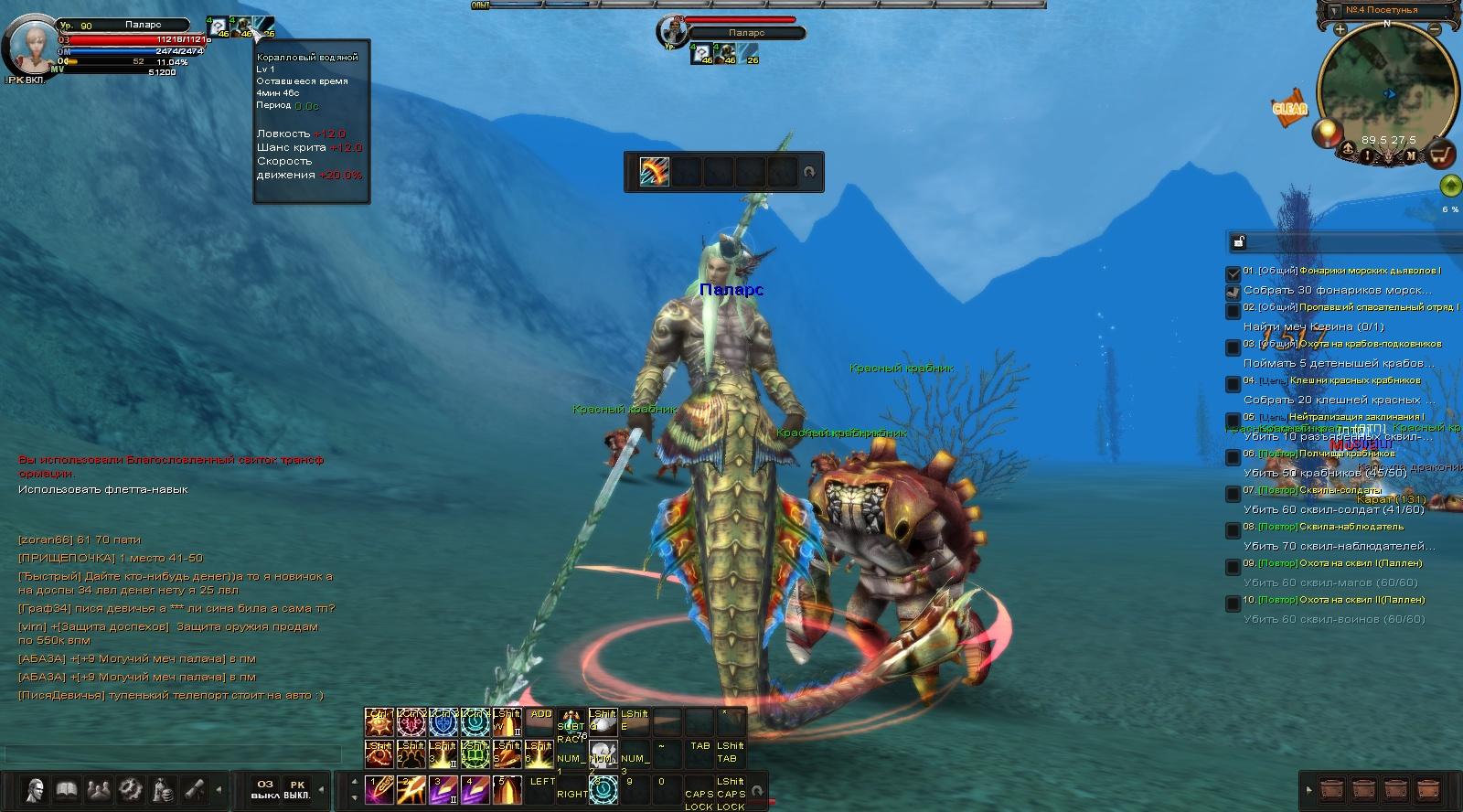Viewport: 1463px width, 812px height.
Task: Open the world map with the M button
Action: click(1411, 155)
